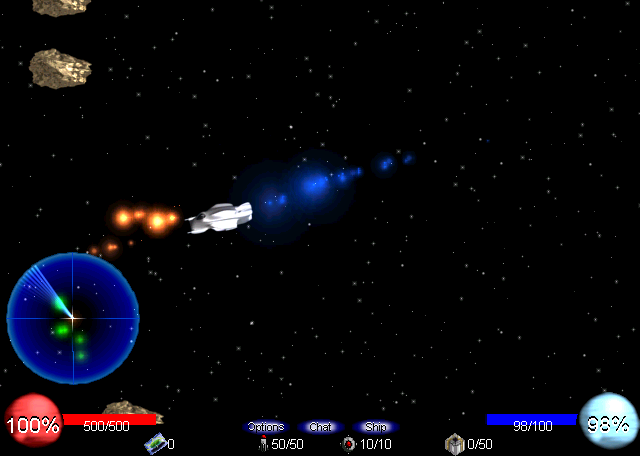Open the Ship screen
Viewport: 640px width, 456px height.
[375, 427]
